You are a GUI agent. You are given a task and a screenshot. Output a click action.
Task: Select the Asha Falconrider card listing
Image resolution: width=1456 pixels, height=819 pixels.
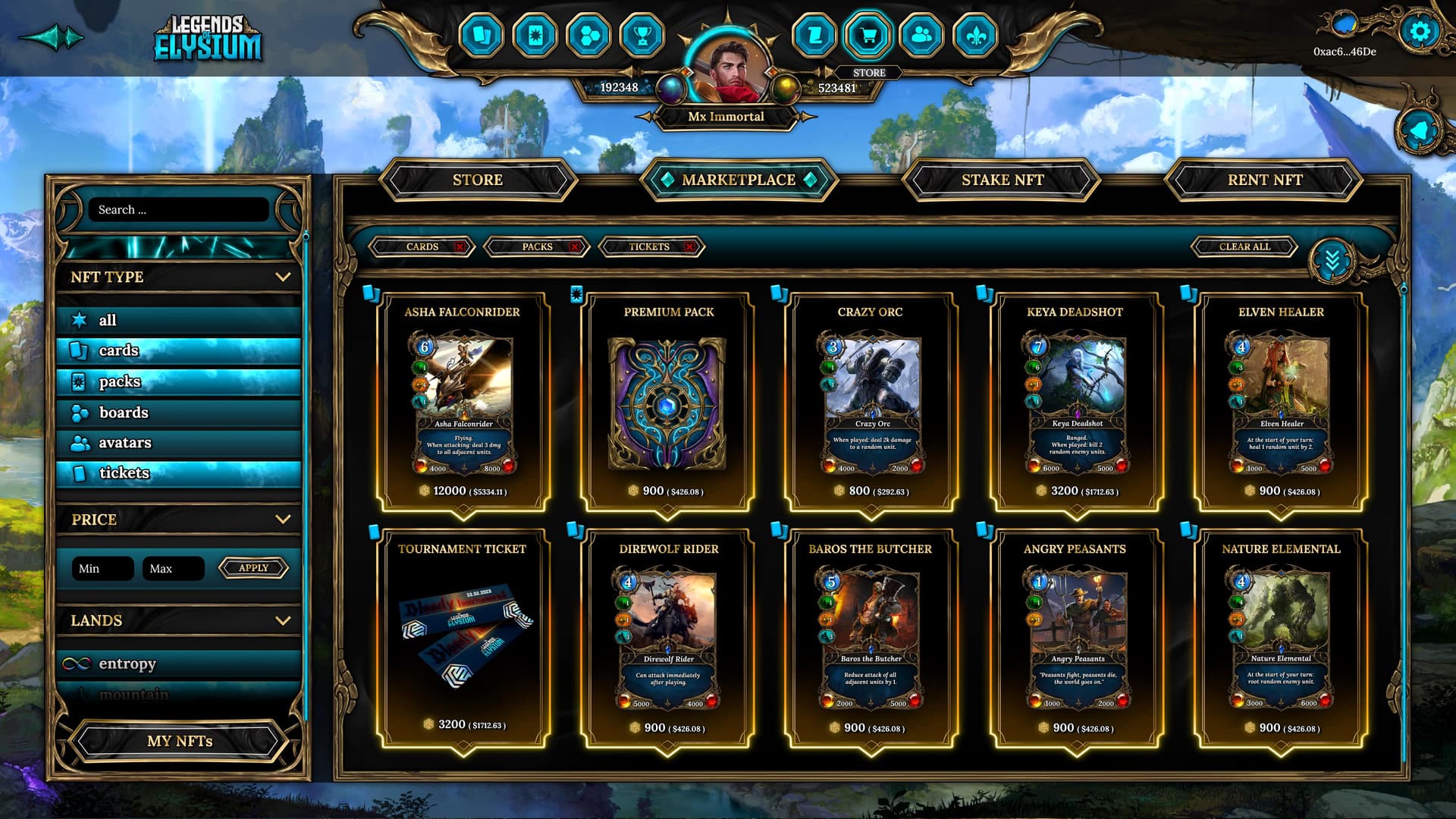(x=463, y=402)
